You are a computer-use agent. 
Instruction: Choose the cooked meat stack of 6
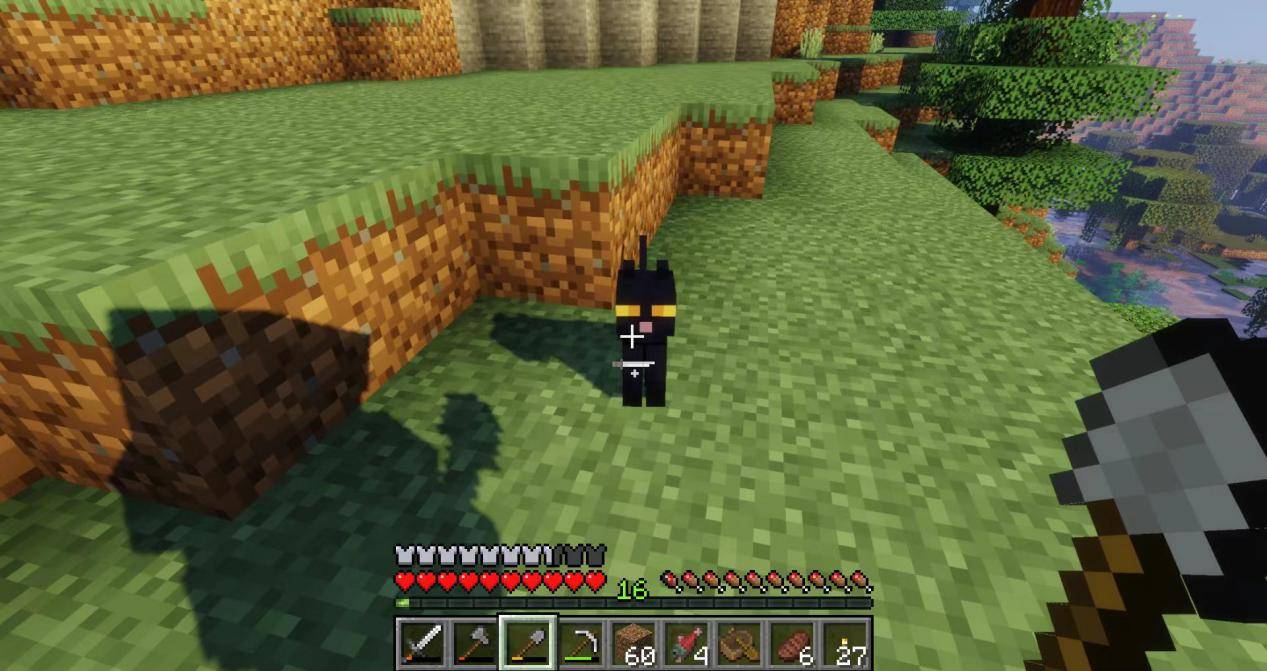[793, 643]
